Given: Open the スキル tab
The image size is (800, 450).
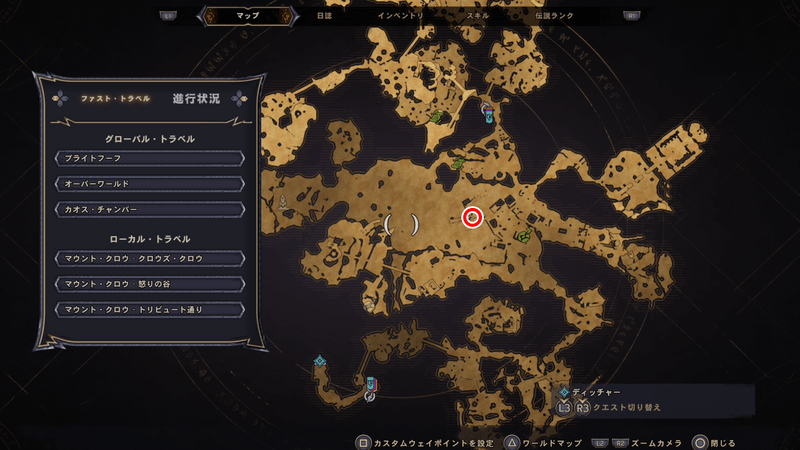Looking at the screenshot, I should click(x=477, y=16).
